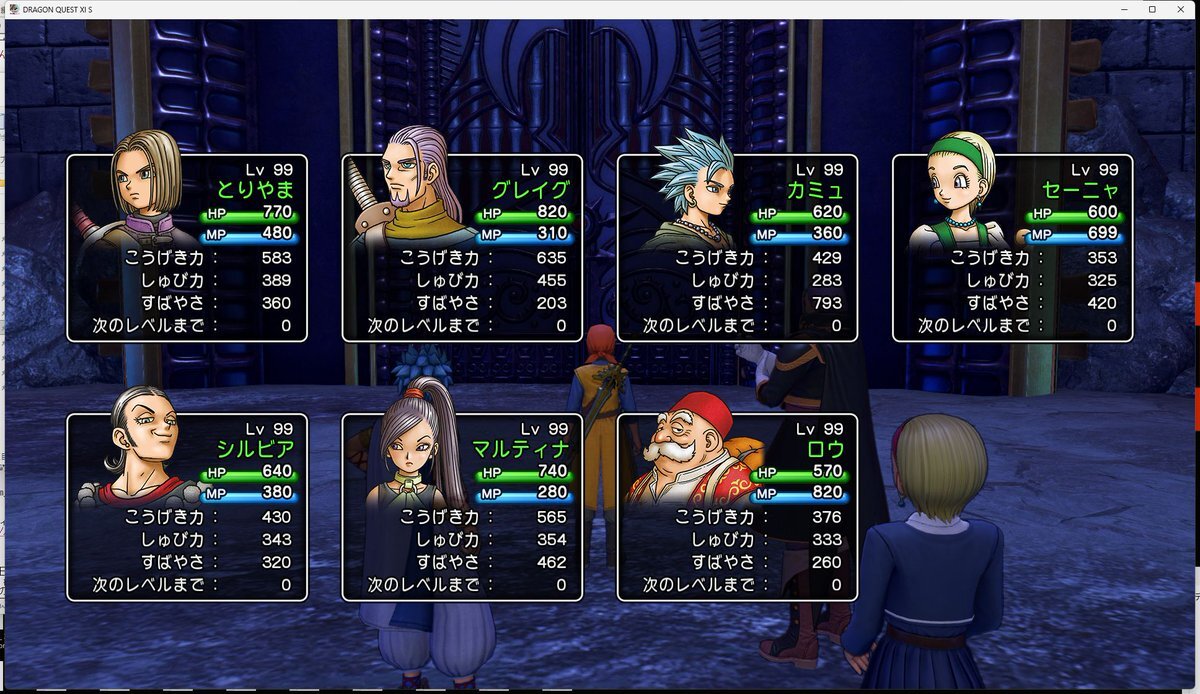Choose グレイグ's status panel
Viewport: 1200px width, 694px height.
pyautogui.click(x=462, y=248)
